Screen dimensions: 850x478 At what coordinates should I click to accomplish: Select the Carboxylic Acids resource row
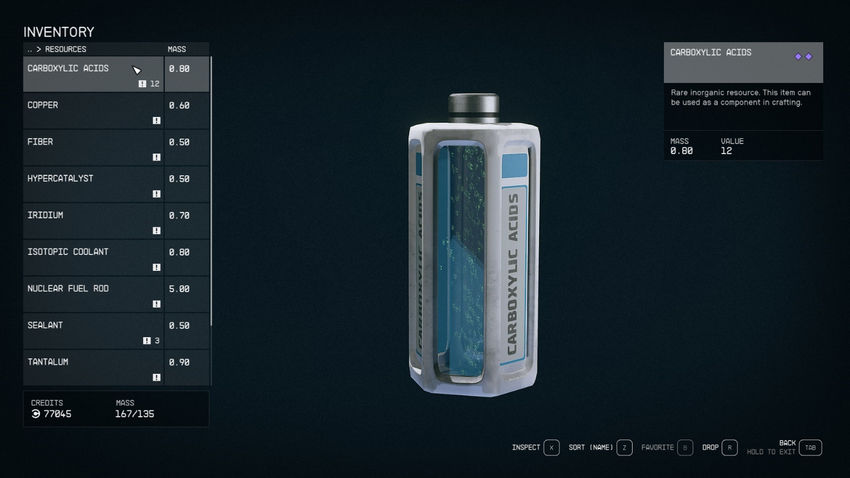tap(92, 74)
